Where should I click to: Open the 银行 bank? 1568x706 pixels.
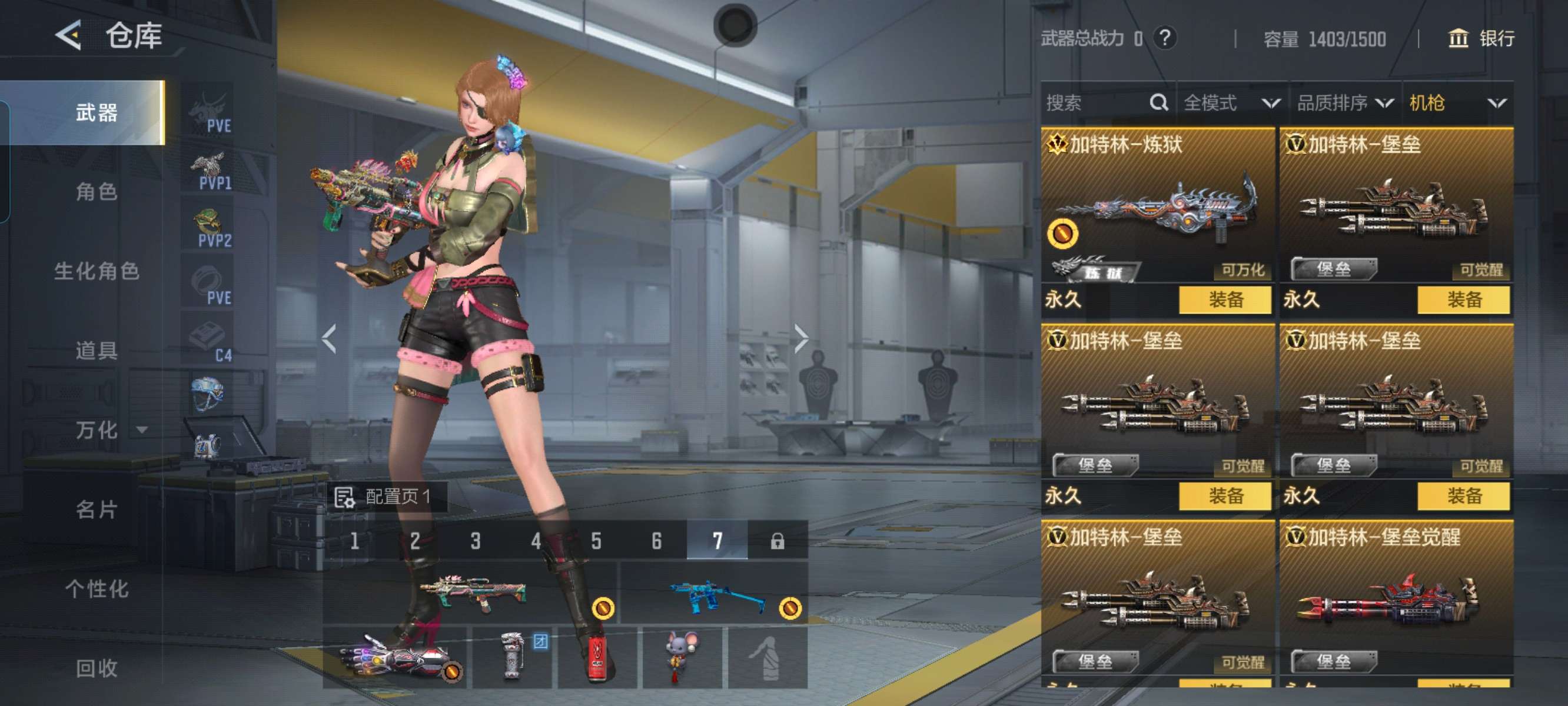point(1480,38)
